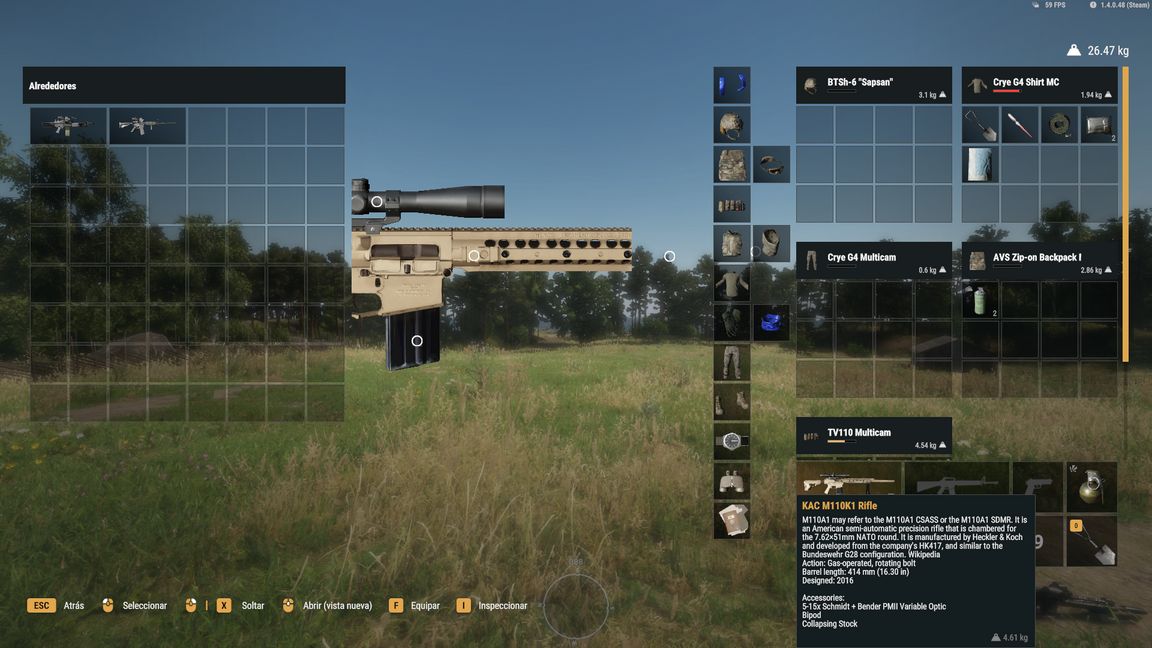Select the wristwatch equipment slot
Screen dimensions: 1152x648
click(x=732, y=441)
